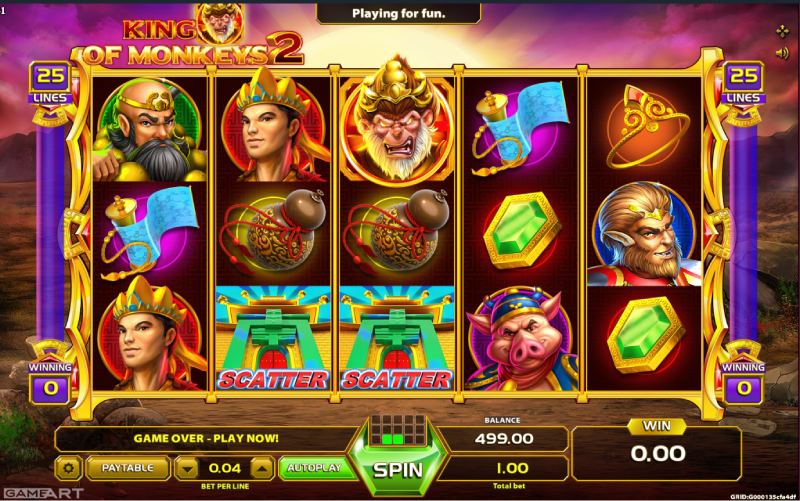Hit the green SPIN button
Image resolution: width=800 pixels, height=501 pixels.
point(399,468)
